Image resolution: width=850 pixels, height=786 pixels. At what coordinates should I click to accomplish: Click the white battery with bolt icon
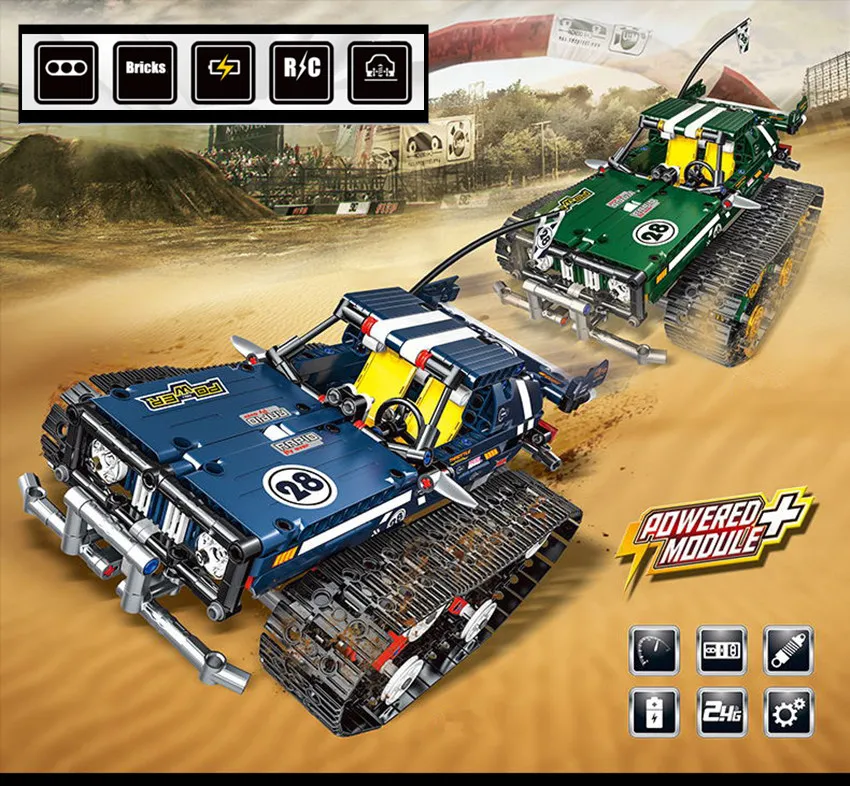click(655, 712)
